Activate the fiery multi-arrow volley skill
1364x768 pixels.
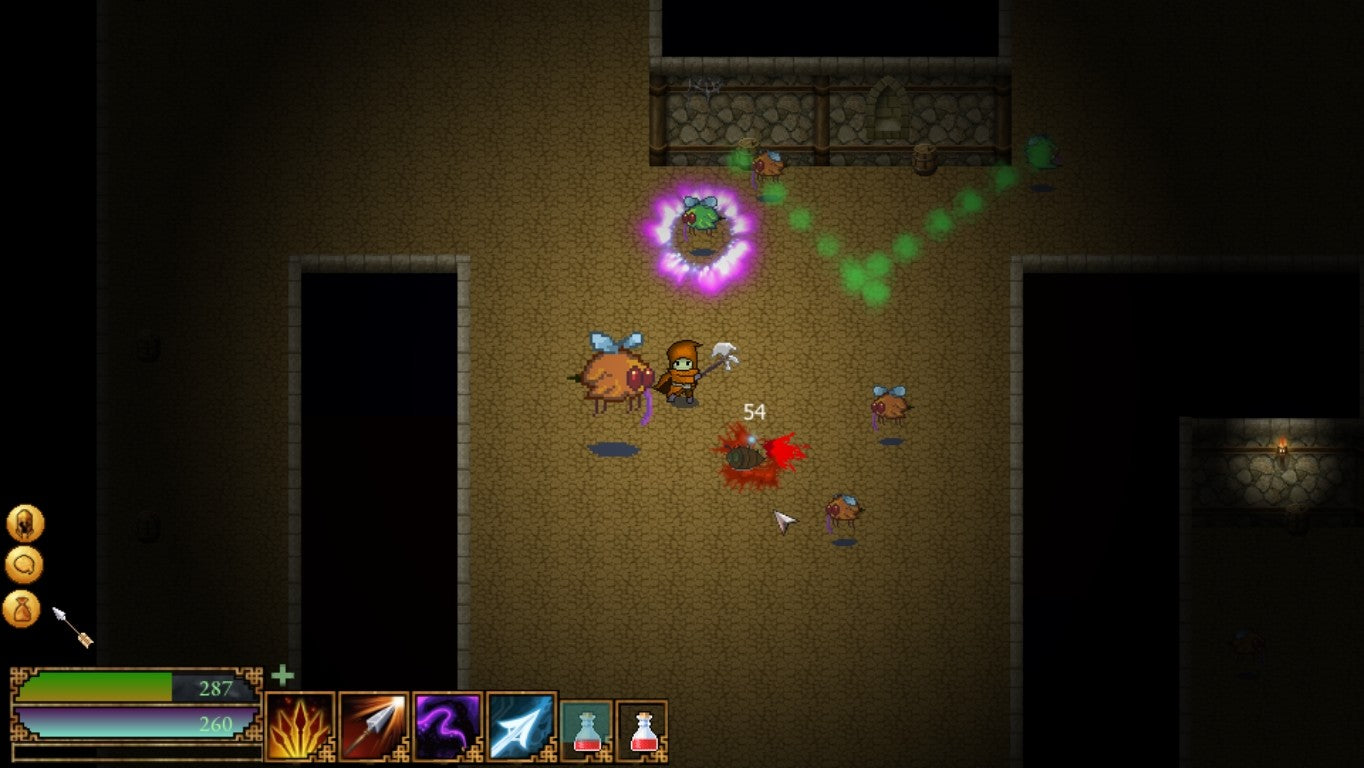click(300, 727)
